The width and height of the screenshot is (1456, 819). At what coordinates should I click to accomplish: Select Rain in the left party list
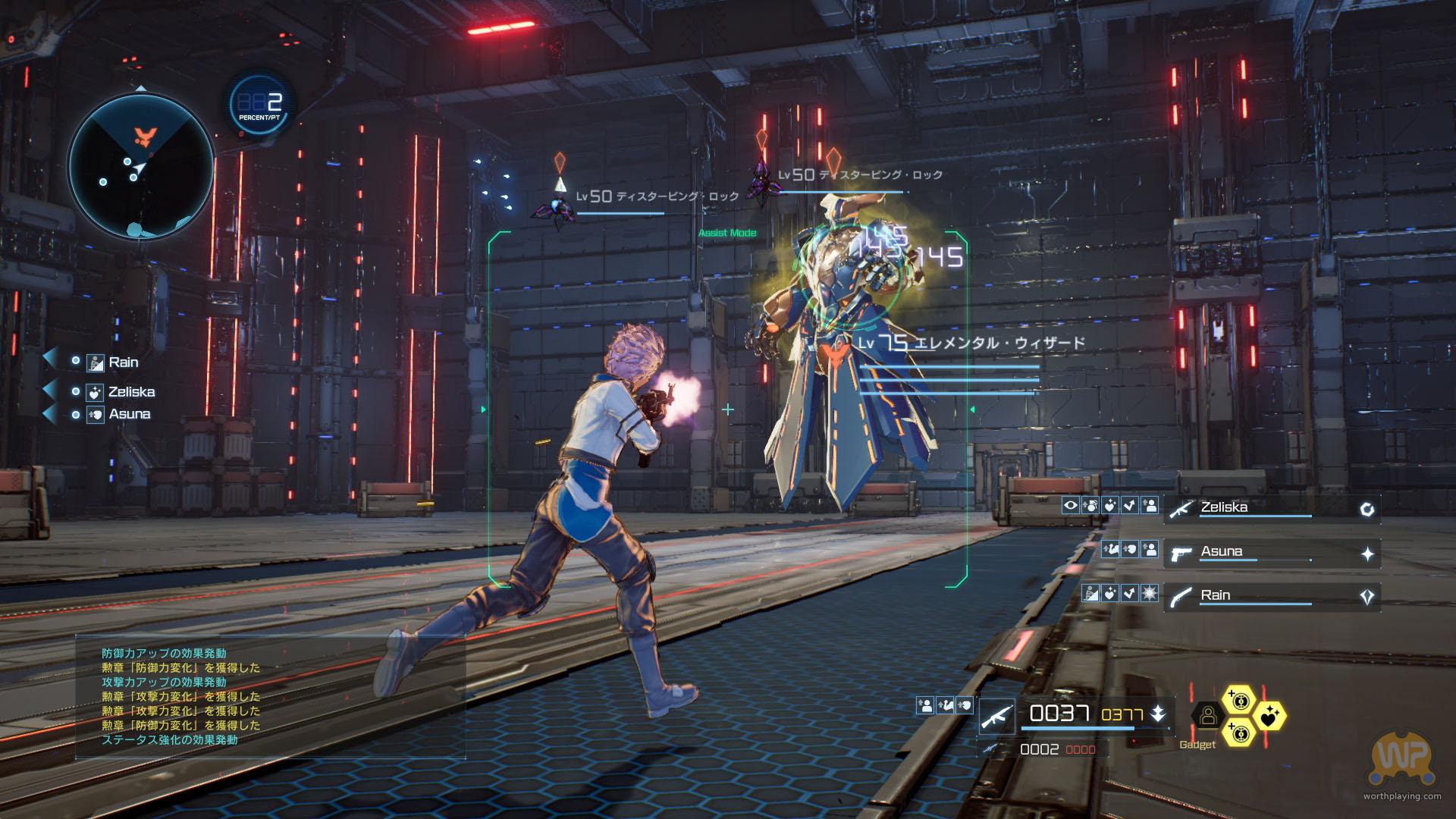(123, 362)
